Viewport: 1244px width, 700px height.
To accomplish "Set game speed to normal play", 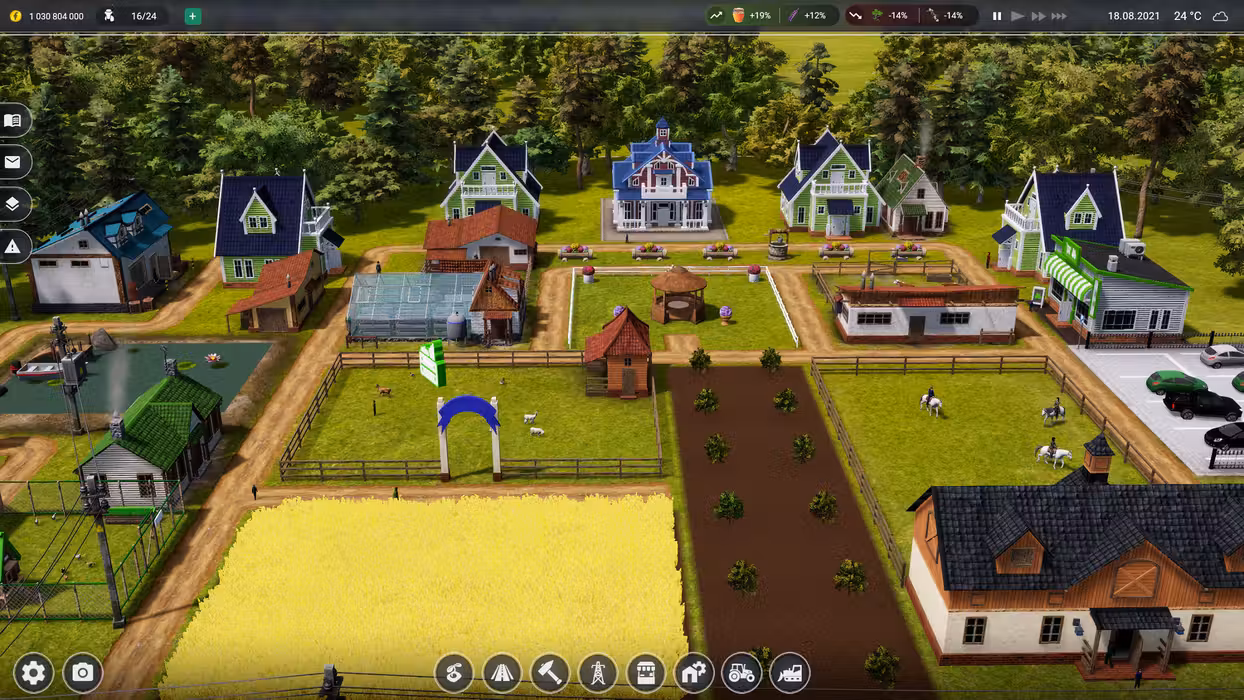I will point(1018,16).
